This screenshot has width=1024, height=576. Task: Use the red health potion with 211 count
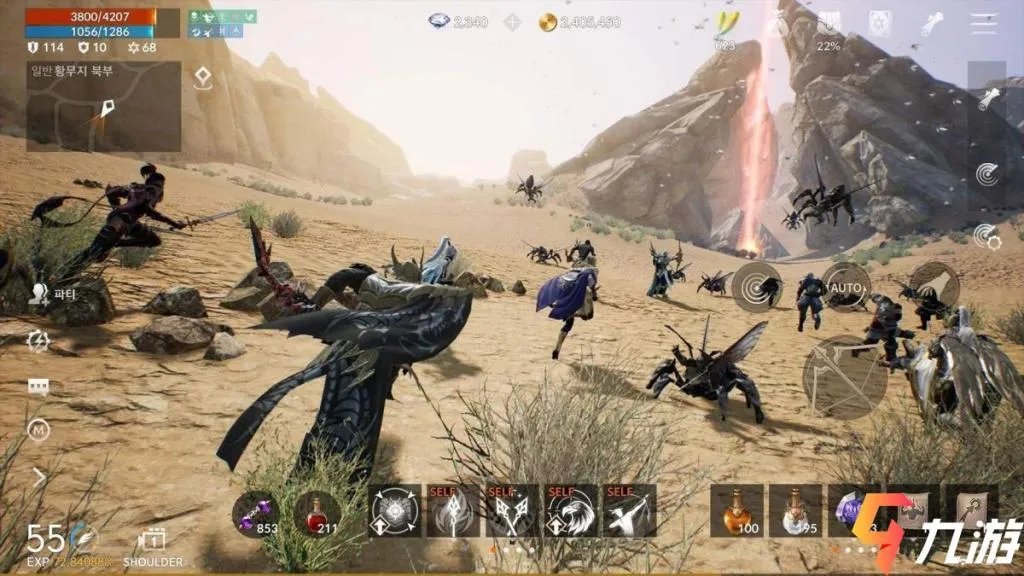point(317,512)
